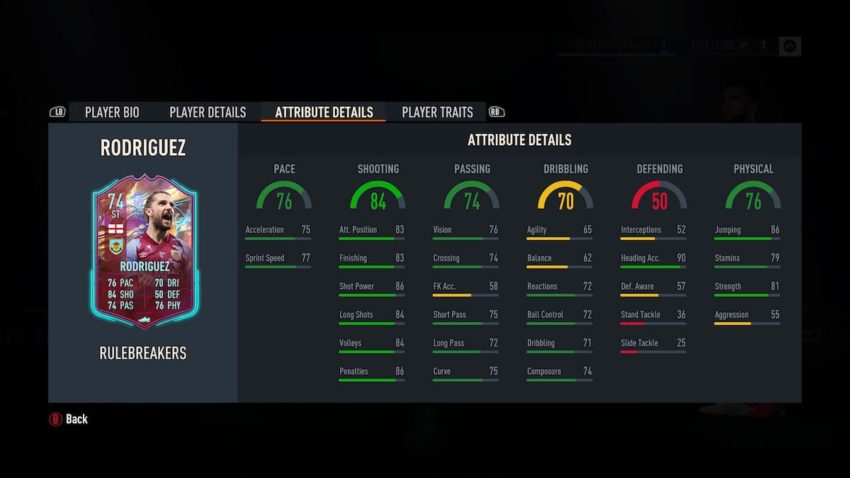Select the Attribute Details tab
The height and width of the screenshot is (478, 850).
(323, 112)
